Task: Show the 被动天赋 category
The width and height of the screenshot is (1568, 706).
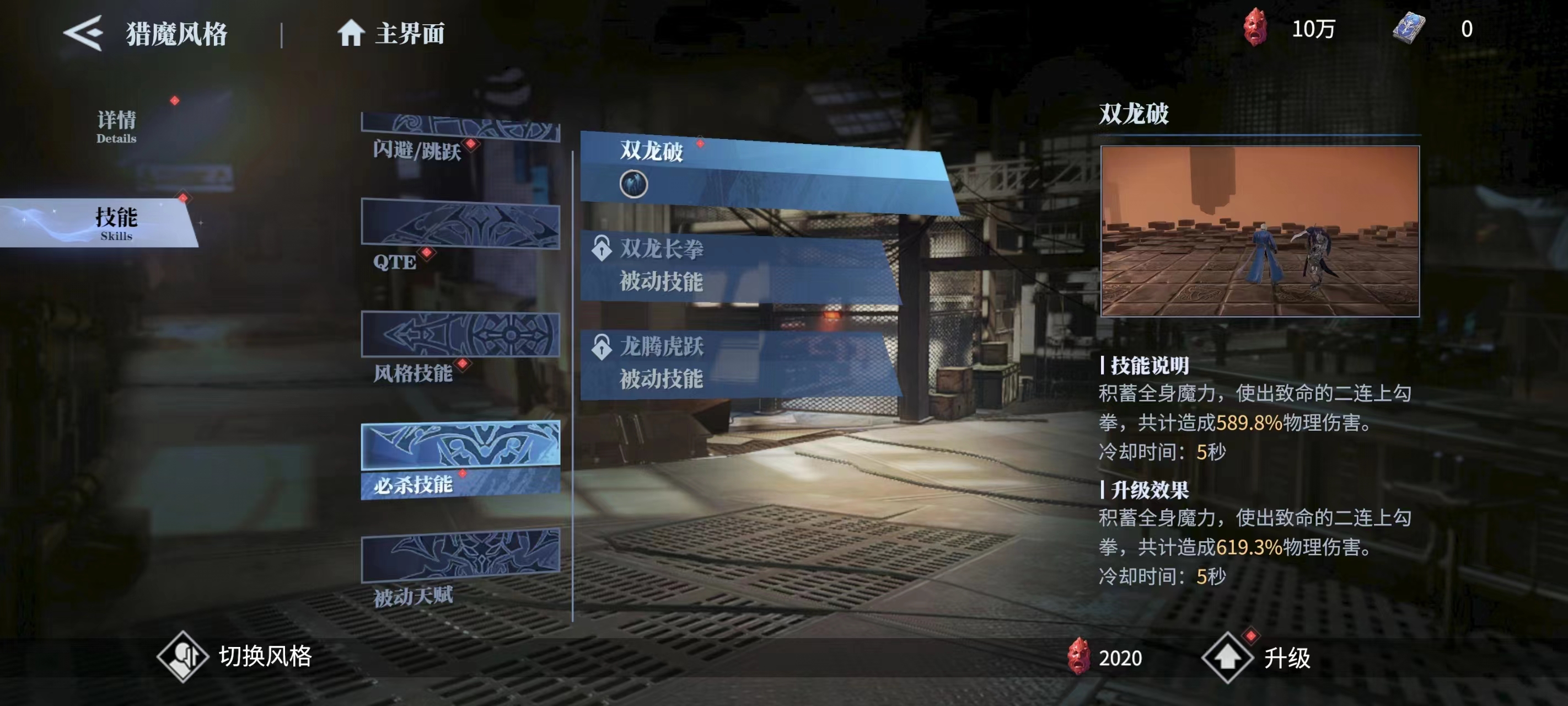Action: click(460, 568)
